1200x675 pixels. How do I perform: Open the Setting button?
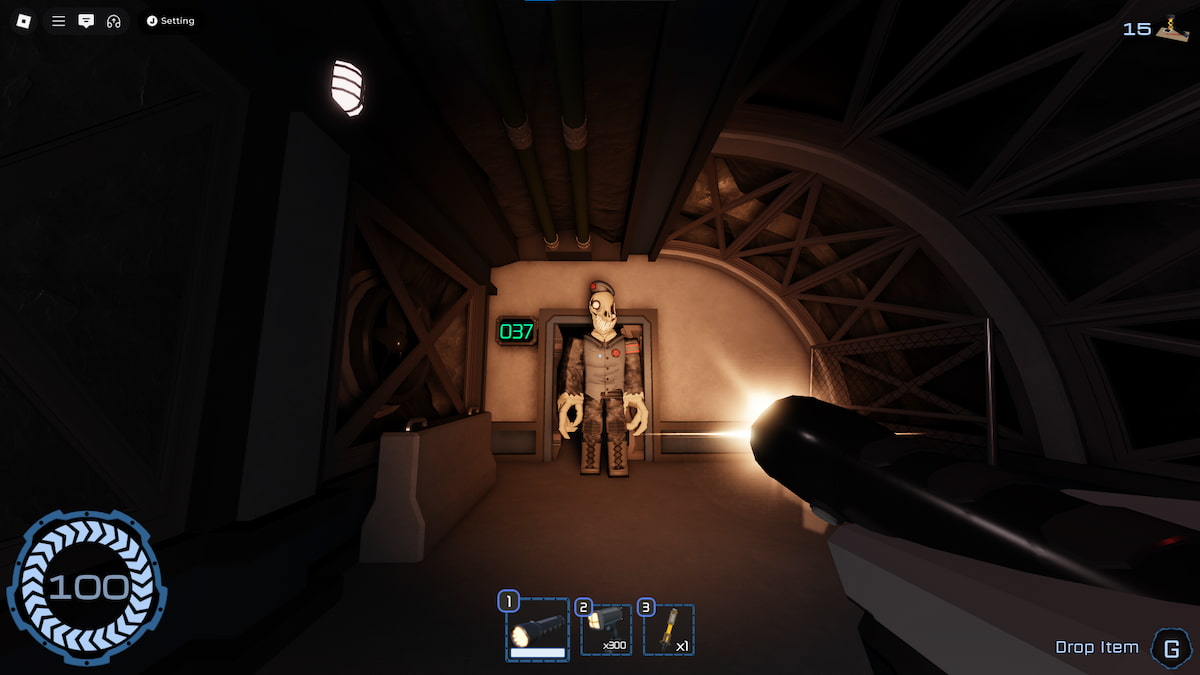(170, 21)
